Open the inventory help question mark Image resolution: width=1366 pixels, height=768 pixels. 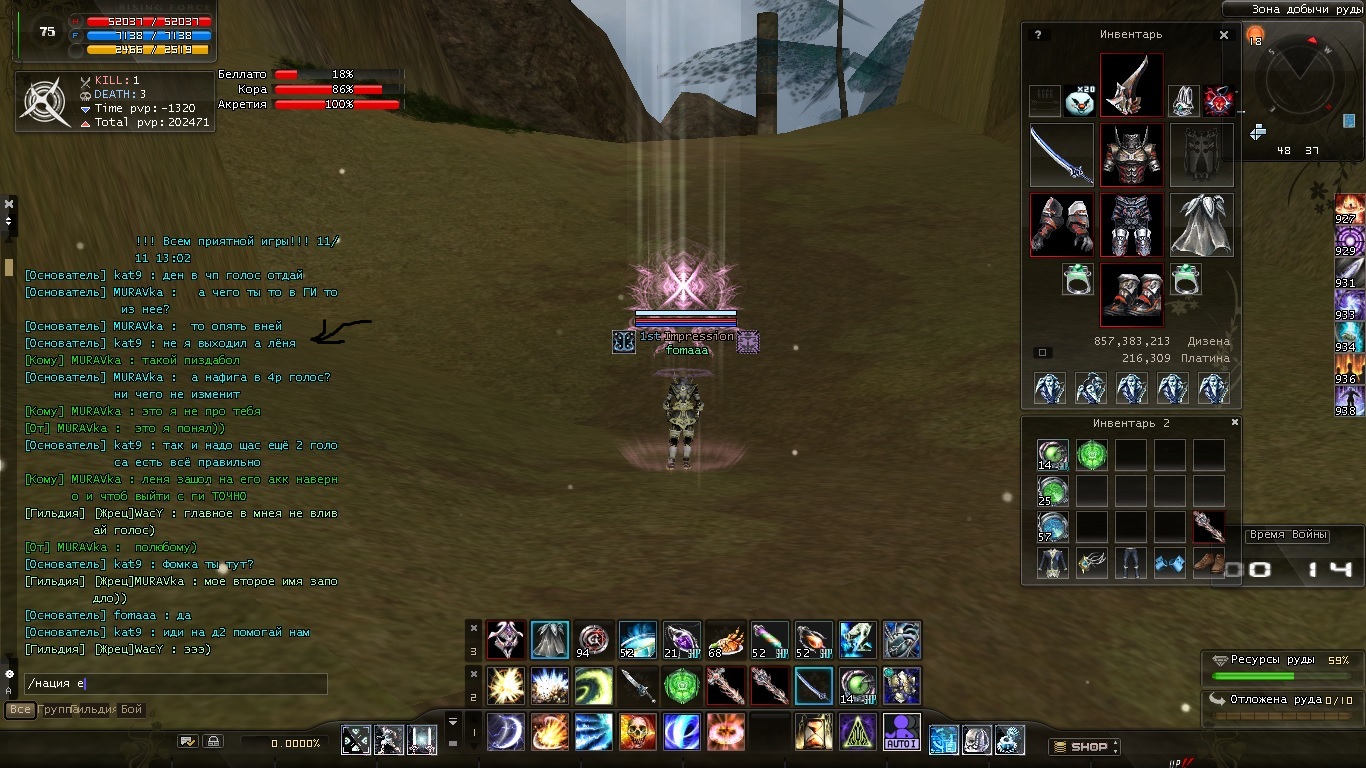coord(1038,35)
